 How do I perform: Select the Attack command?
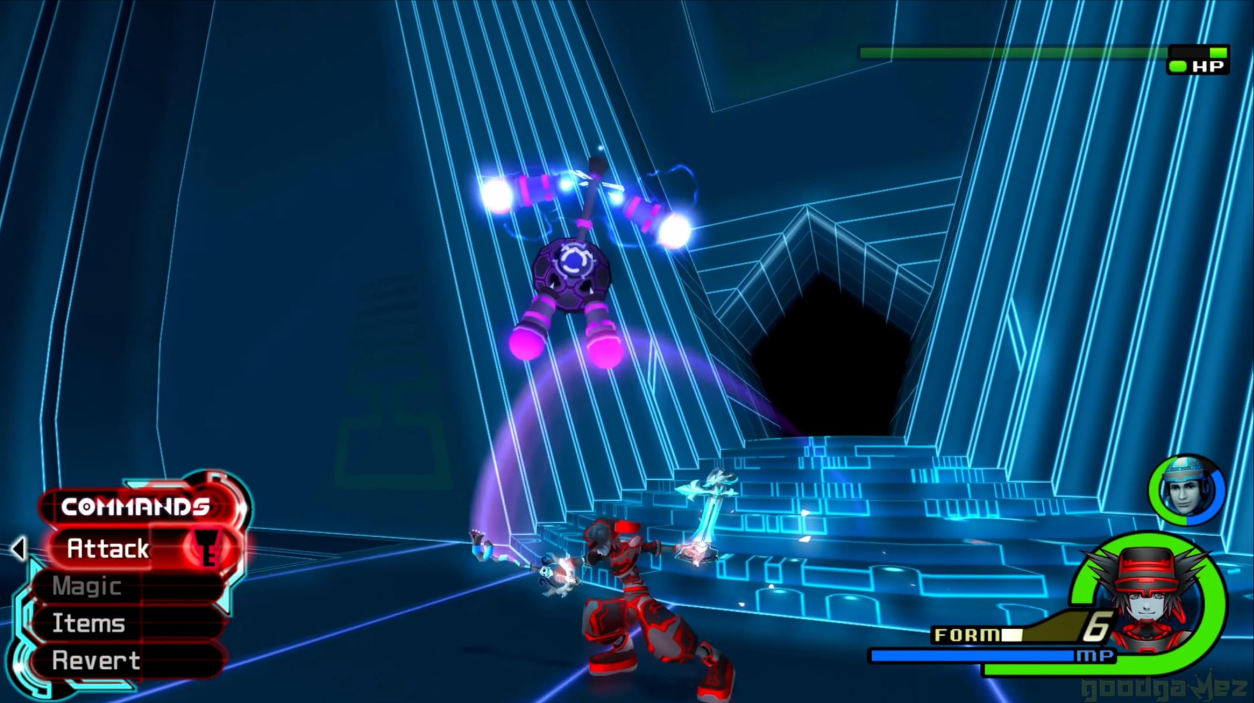click(x=110, y=548)
